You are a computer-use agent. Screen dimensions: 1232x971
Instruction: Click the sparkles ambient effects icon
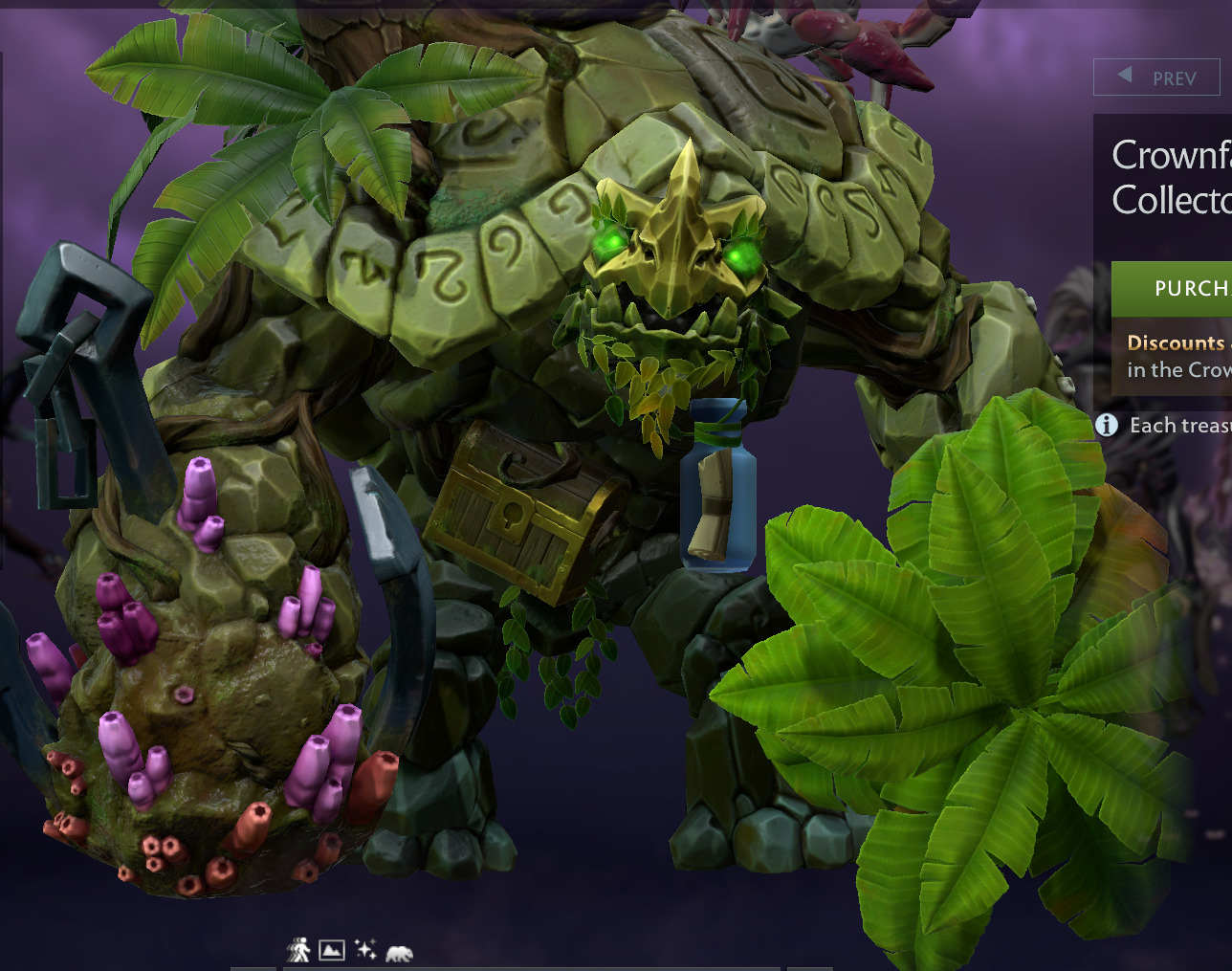(364, 950)
